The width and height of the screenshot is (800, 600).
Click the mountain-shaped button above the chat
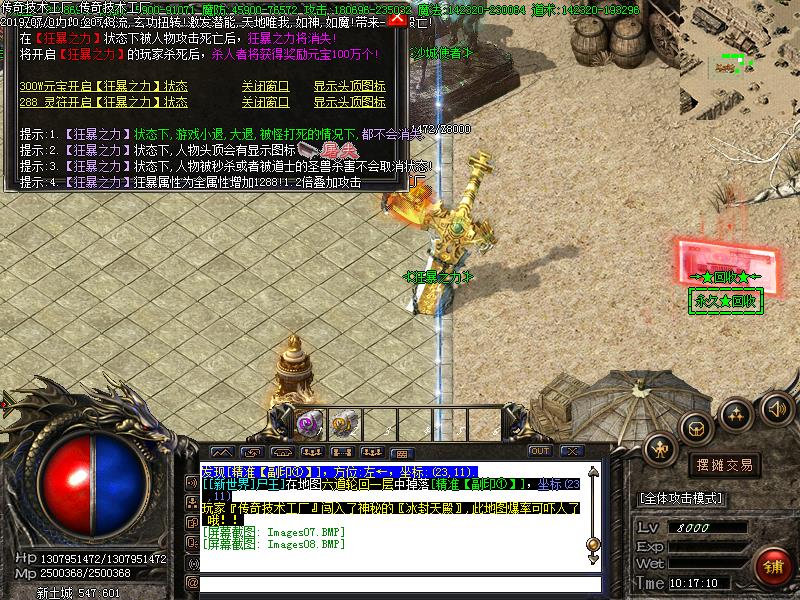coord(220,452)
